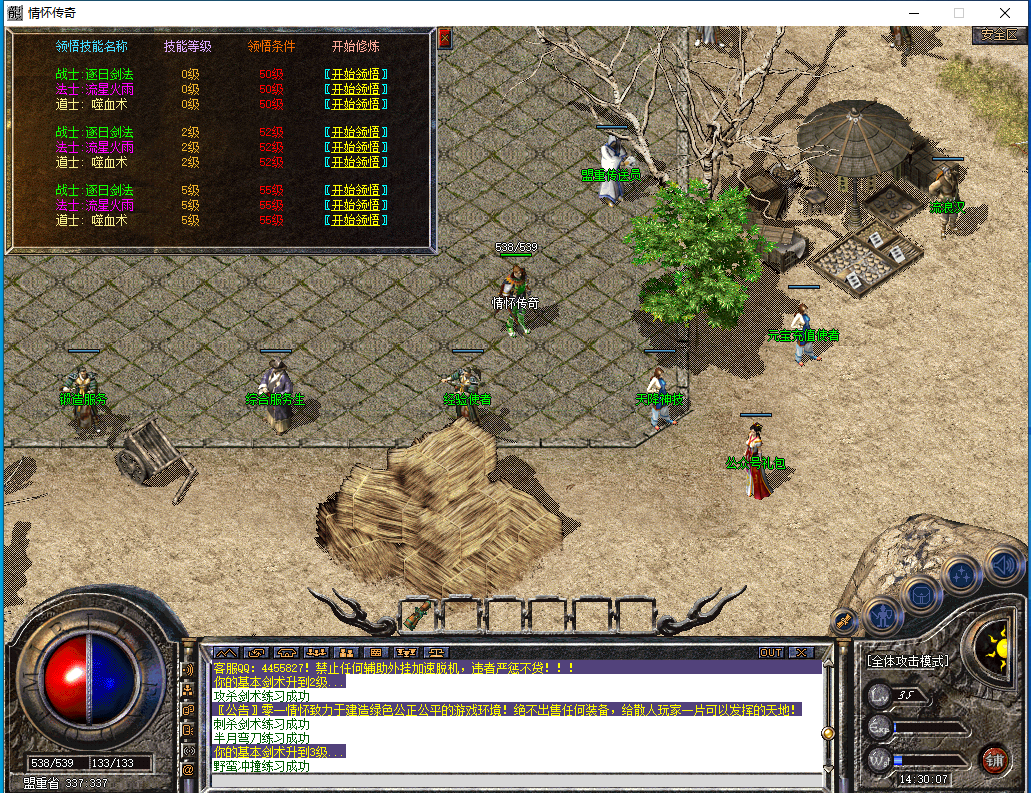Switch the 全体攻击模式 attack mode label
Screen dimensions: 1031x793
click(x=907, y=661)
